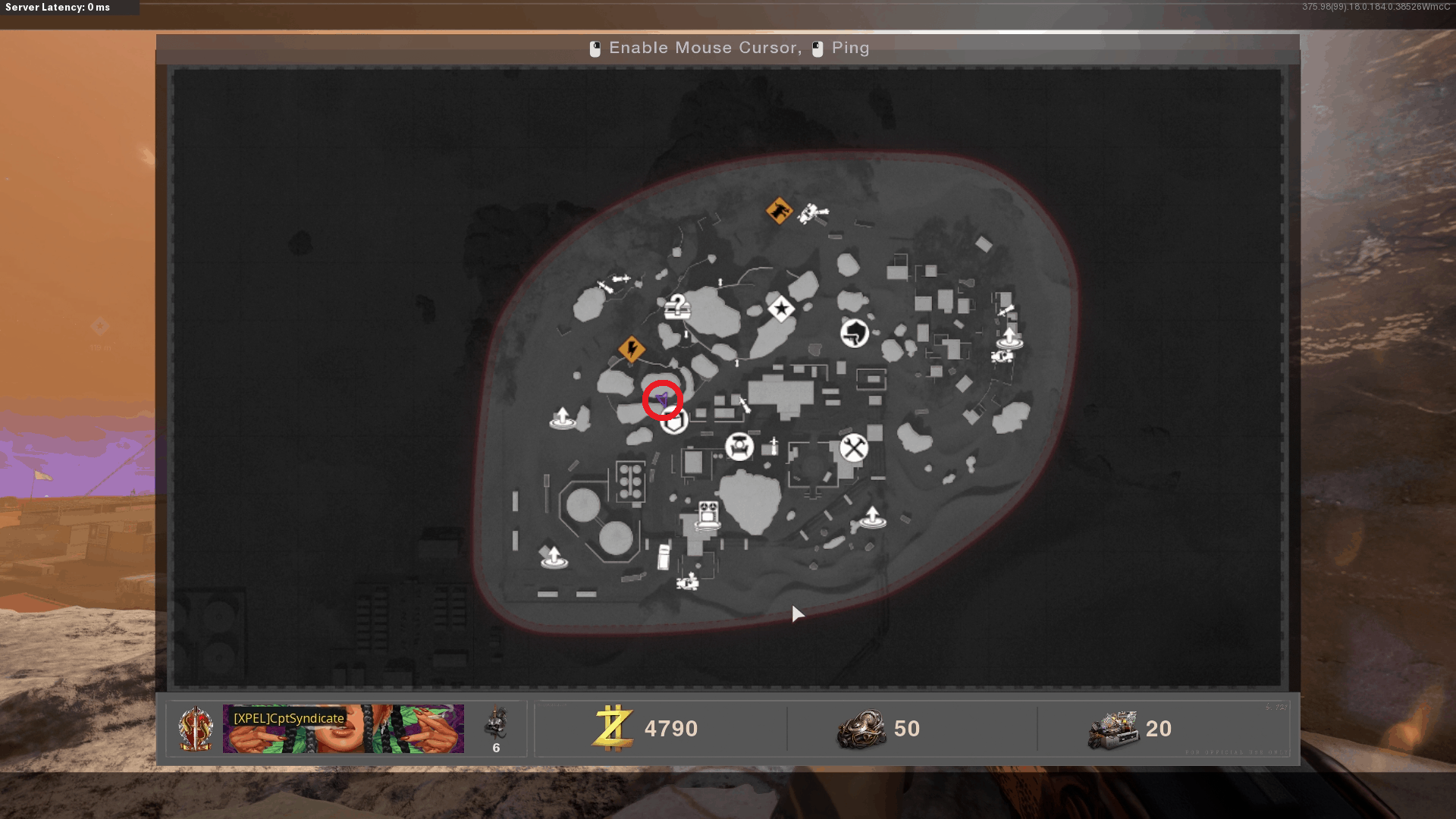The height and width of the screenshot is (819, 1456).
Task: Ping the arcade machine marker
Action: click(708, 514)
